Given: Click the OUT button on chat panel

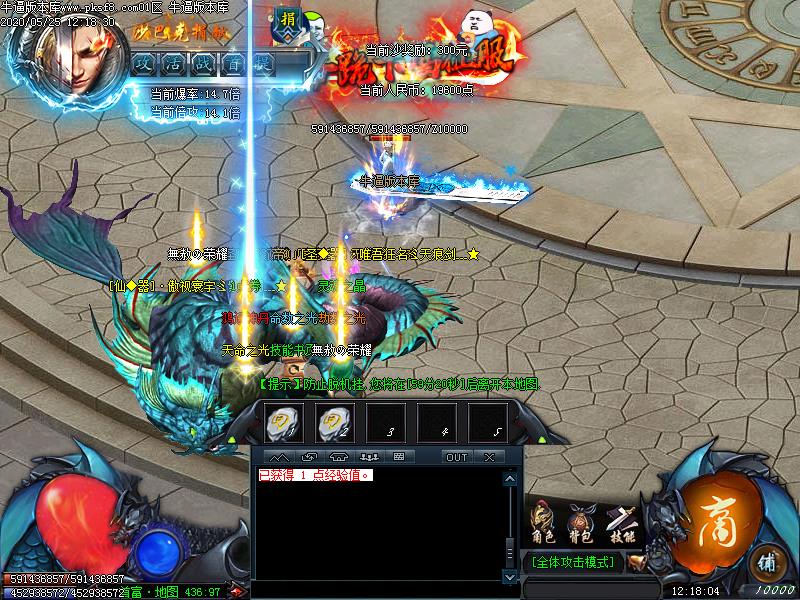Looking at the screenshot, I should [456, 457].
